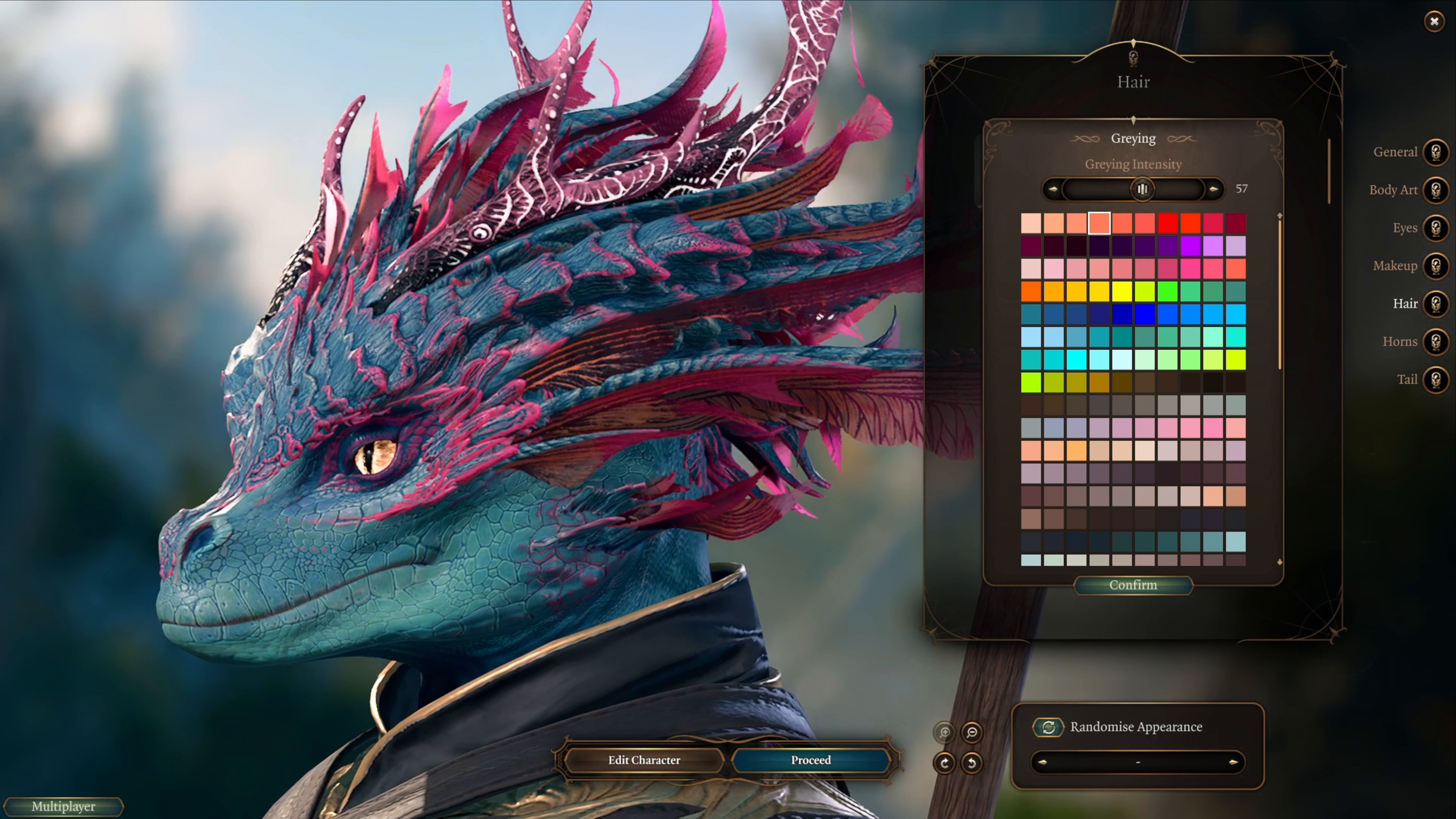Click the zoom-in magnifier icon
Viewport: 1456px width, 819px height.
coord(944,733)
